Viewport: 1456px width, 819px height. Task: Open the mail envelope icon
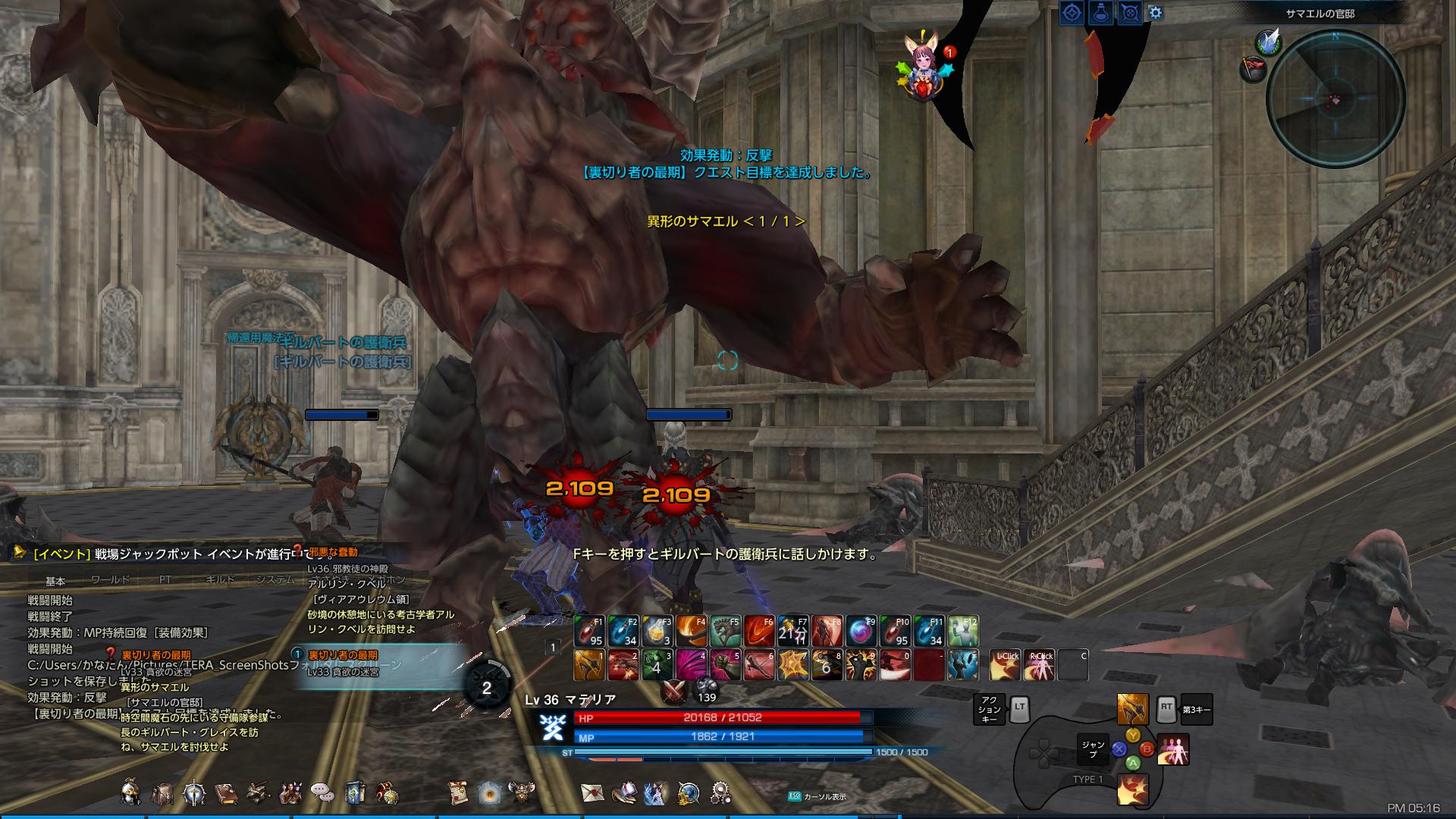coord(591,792)
